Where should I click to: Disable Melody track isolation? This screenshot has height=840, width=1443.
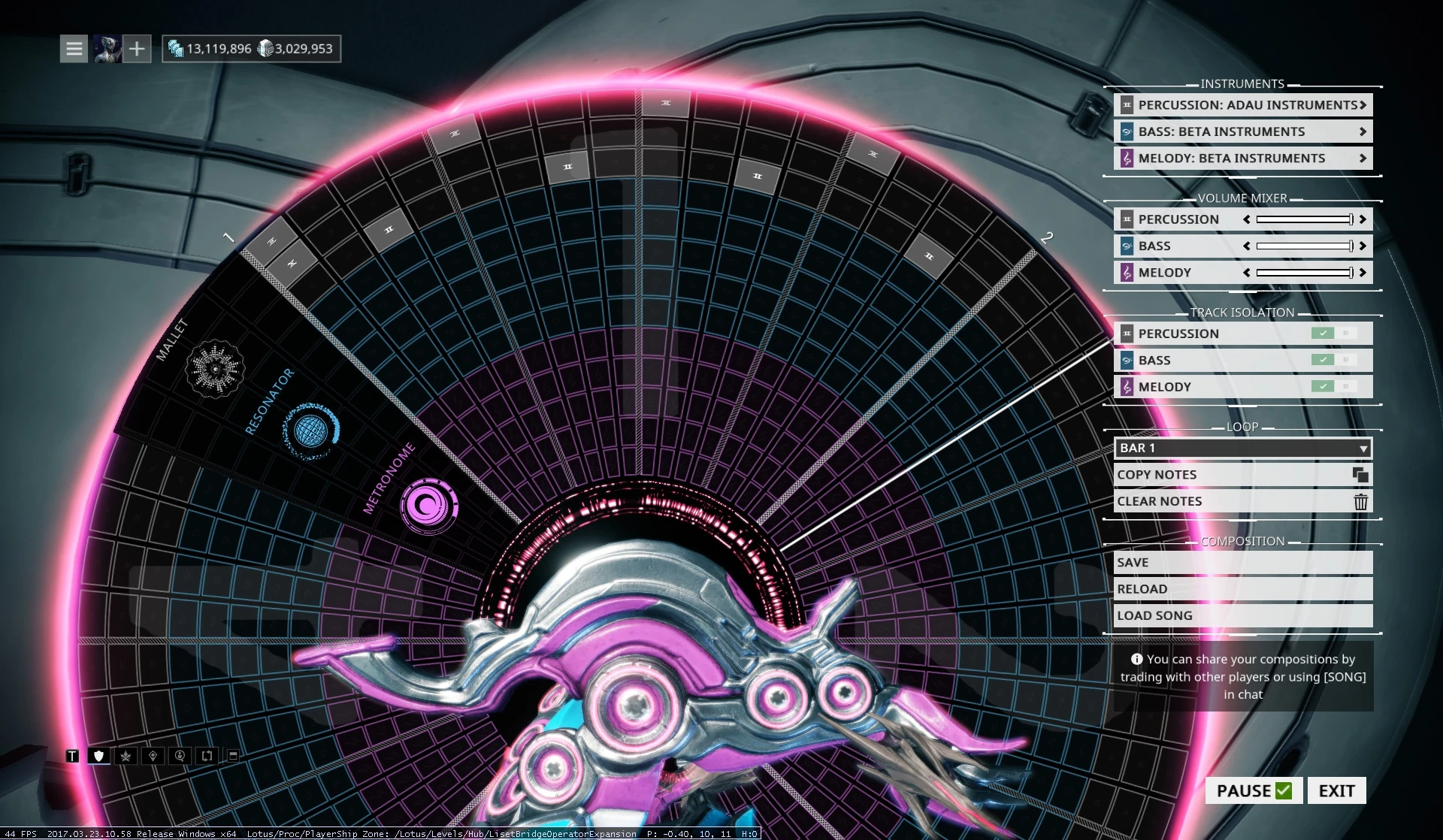pos(1324,386)
